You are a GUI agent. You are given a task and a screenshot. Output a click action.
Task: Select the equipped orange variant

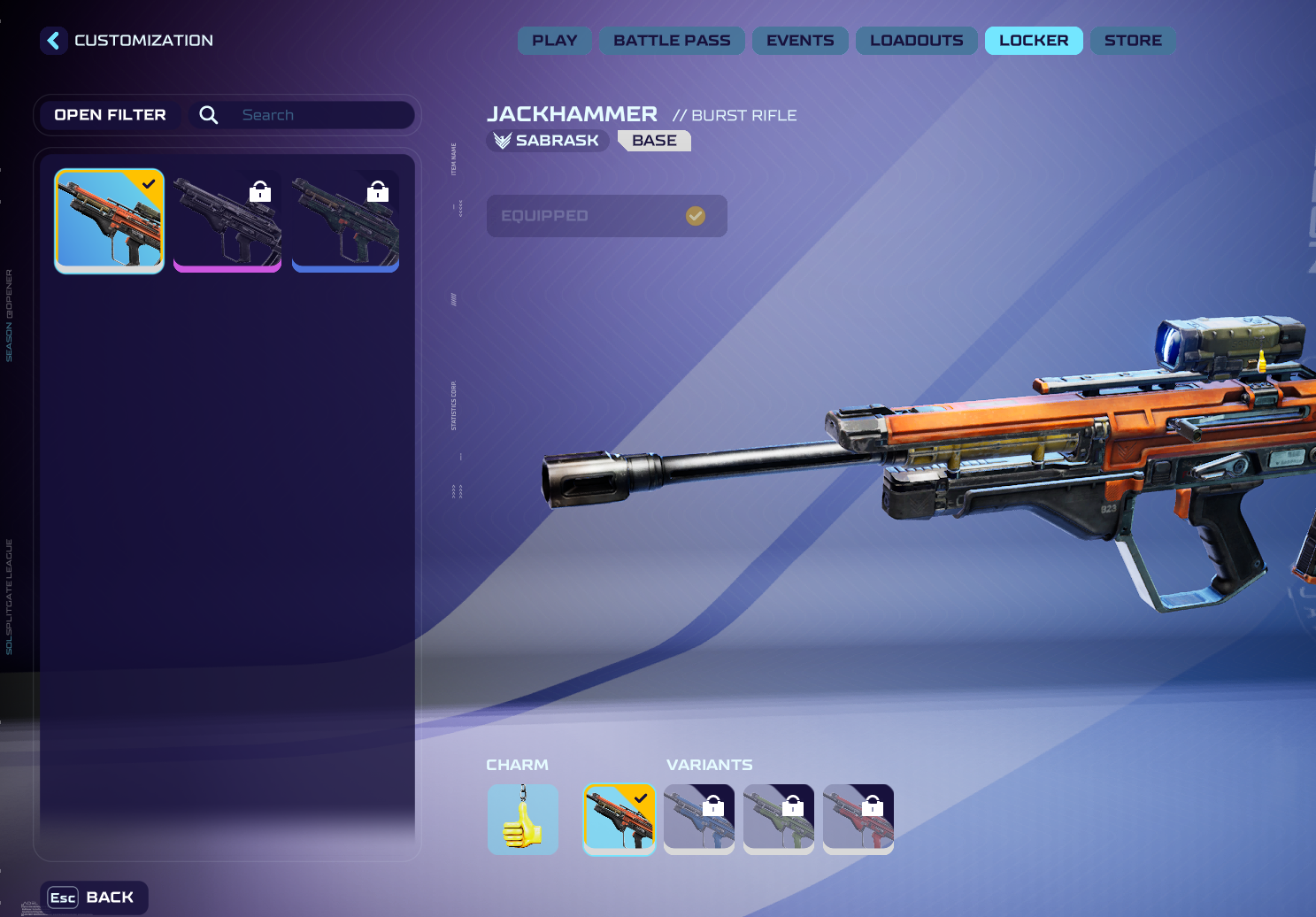point(620,820)
